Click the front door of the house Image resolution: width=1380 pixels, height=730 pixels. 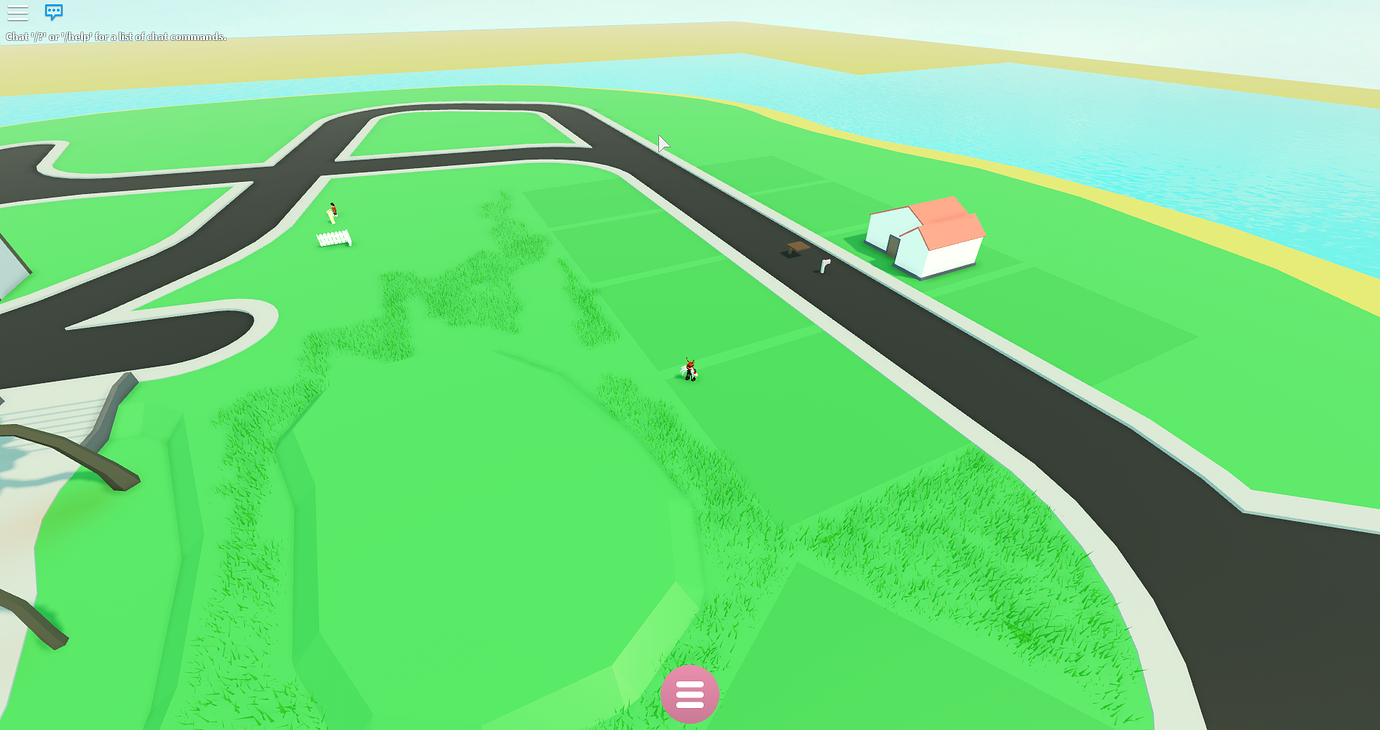(893, 245)
